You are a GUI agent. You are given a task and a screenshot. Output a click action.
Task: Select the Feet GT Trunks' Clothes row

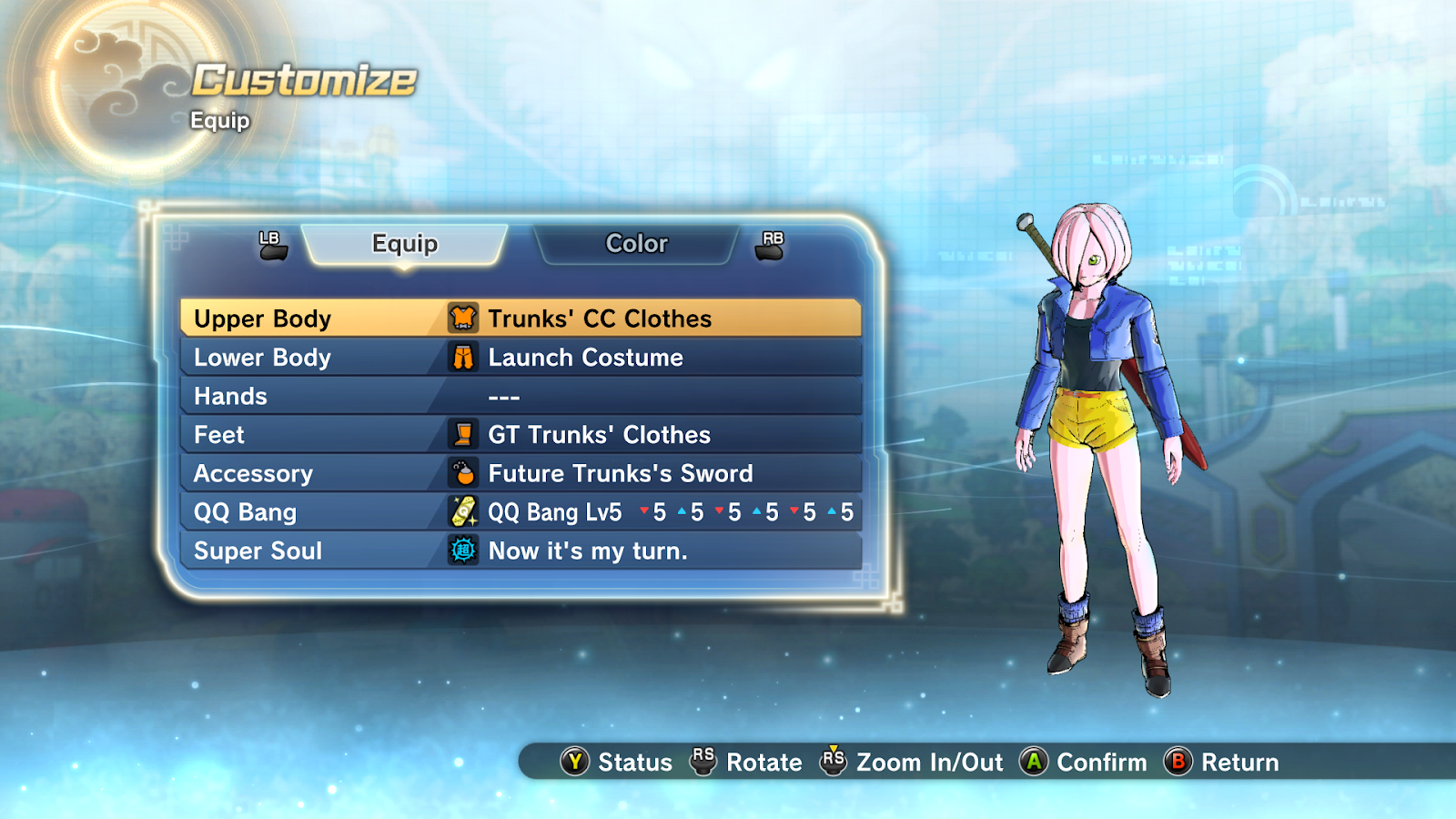pos(521,435)
